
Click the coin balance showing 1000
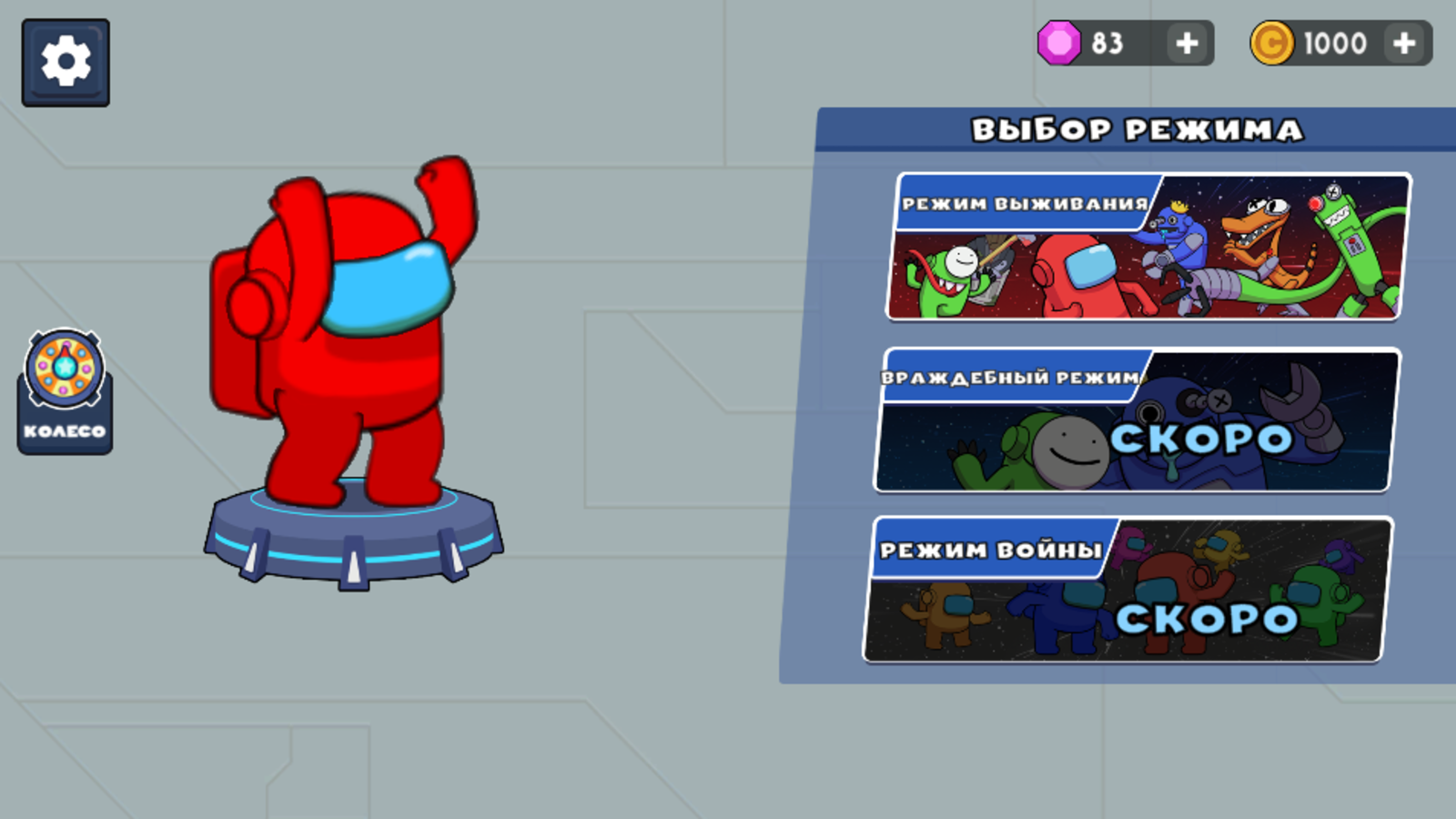tap(1333, 43)
